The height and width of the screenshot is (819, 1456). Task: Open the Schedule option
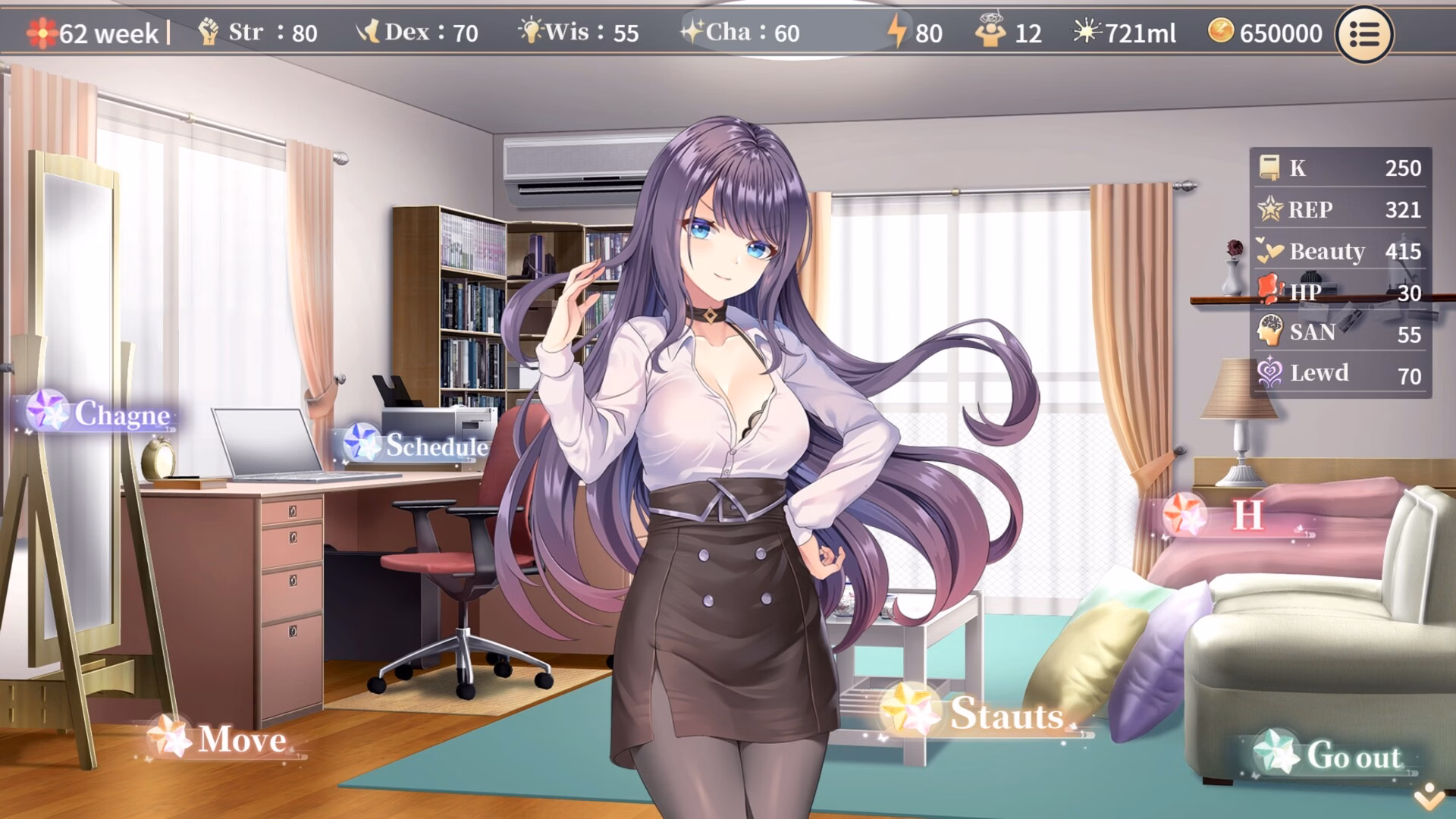click(x=417, y=445)
